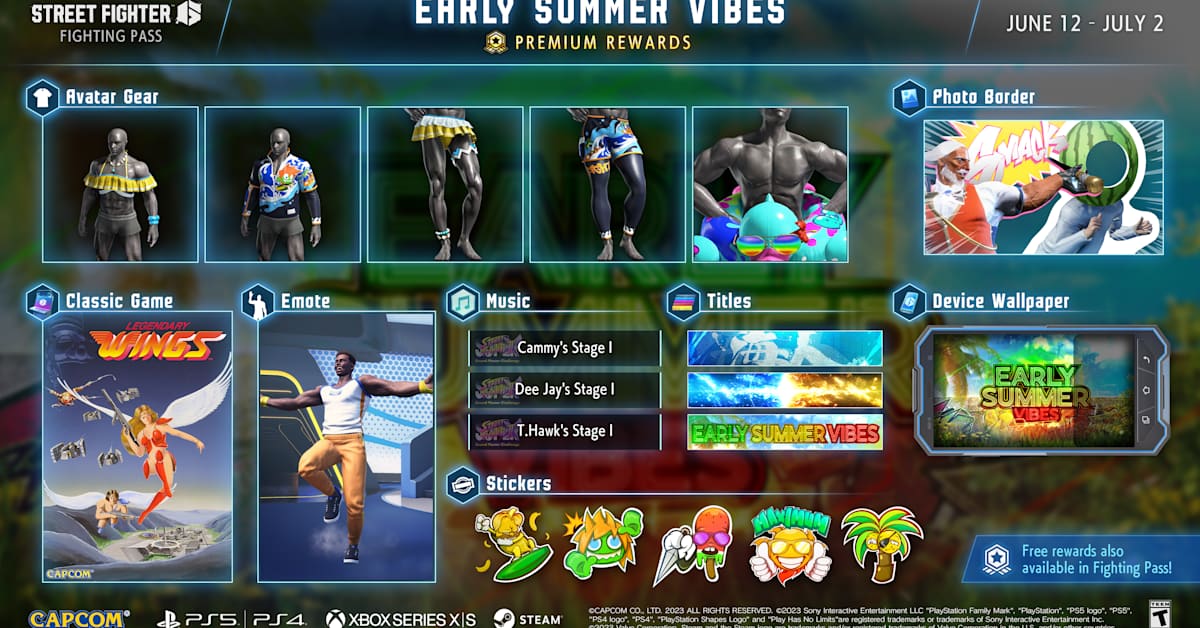Viewport: 1200px width, 628px height.
Task: Select Dee Jay's Stage I music track
Action: pyautogui.click(x=565, y=390)
